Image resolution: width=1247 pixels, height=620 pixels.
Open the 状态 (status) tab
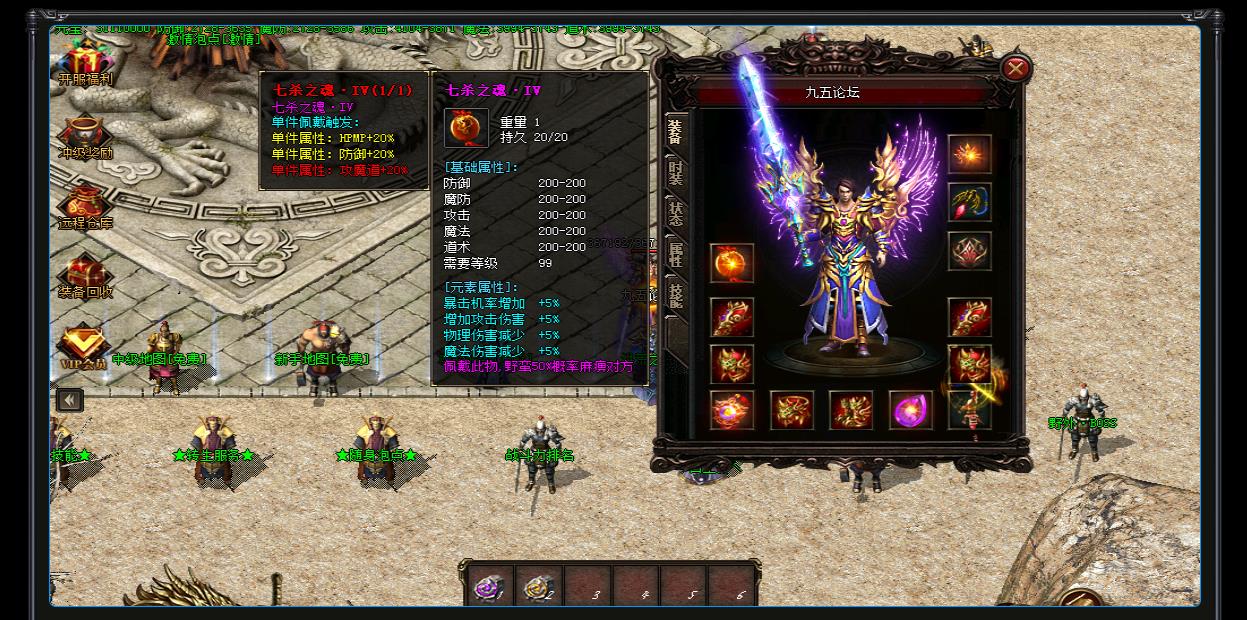(x=676, y=213)
